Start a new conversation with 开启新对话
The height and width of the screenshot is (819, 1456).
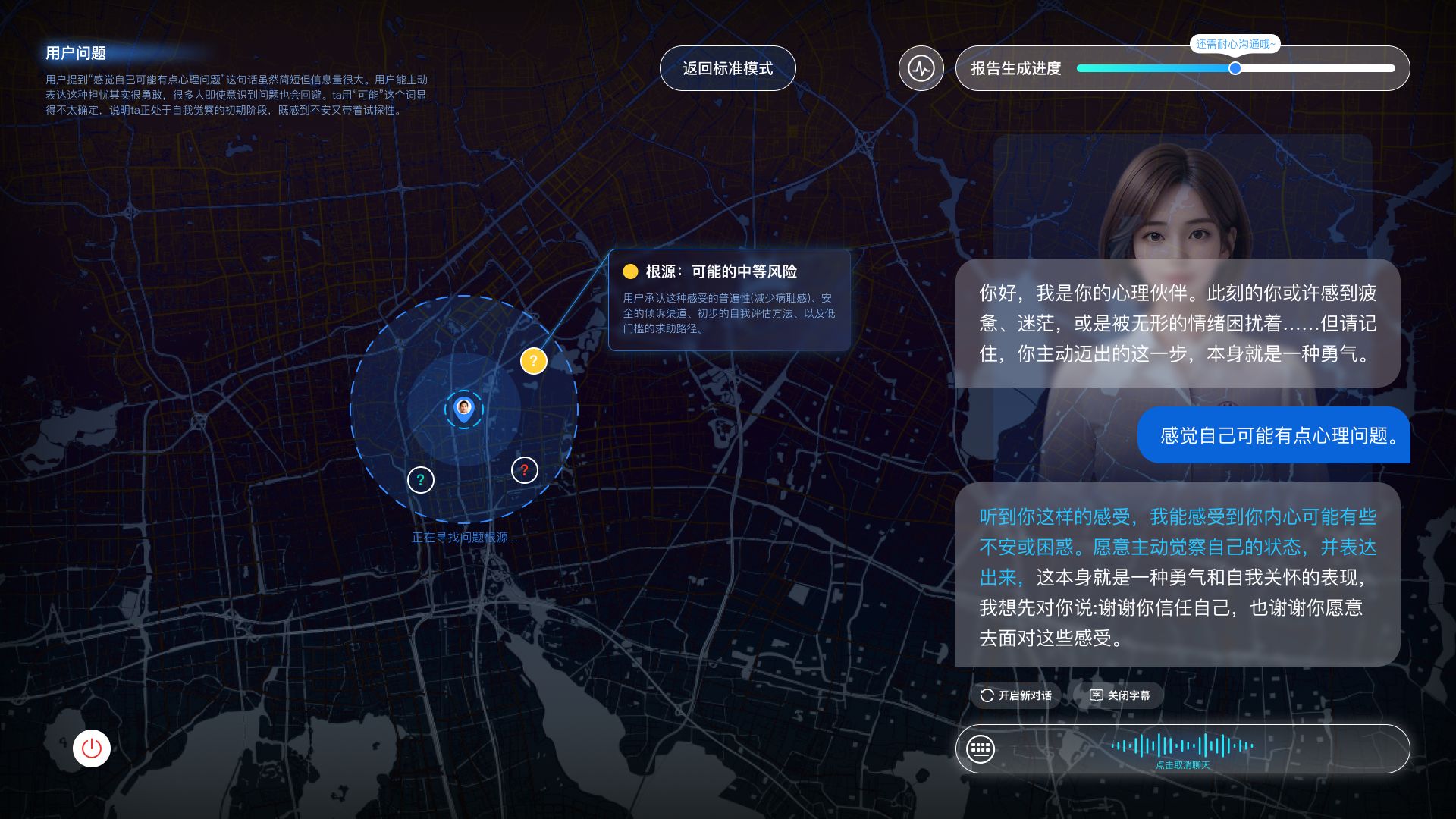(1016, 695)
